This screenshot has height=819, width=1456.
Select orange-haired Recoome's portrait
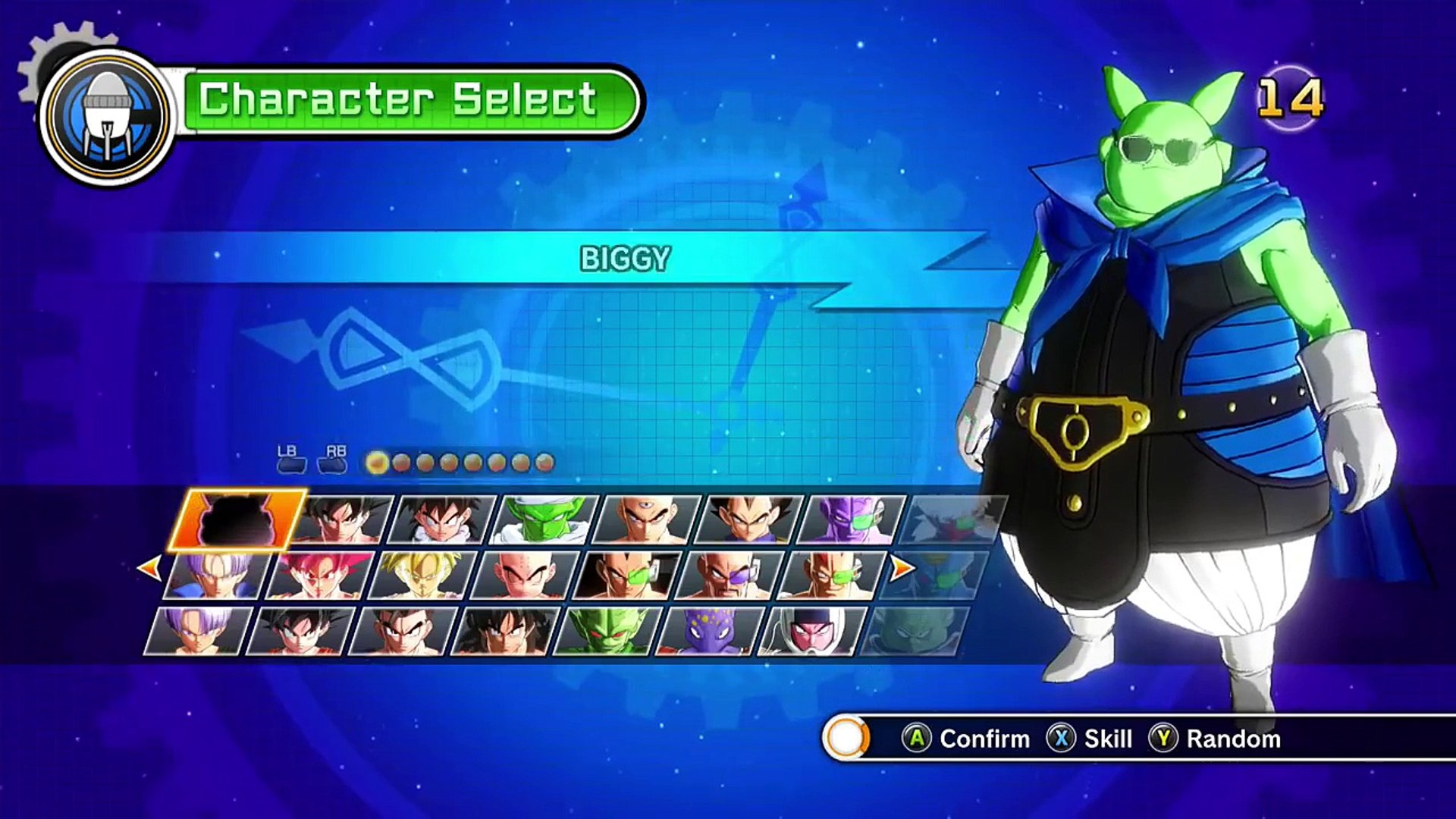click(832, 576)
